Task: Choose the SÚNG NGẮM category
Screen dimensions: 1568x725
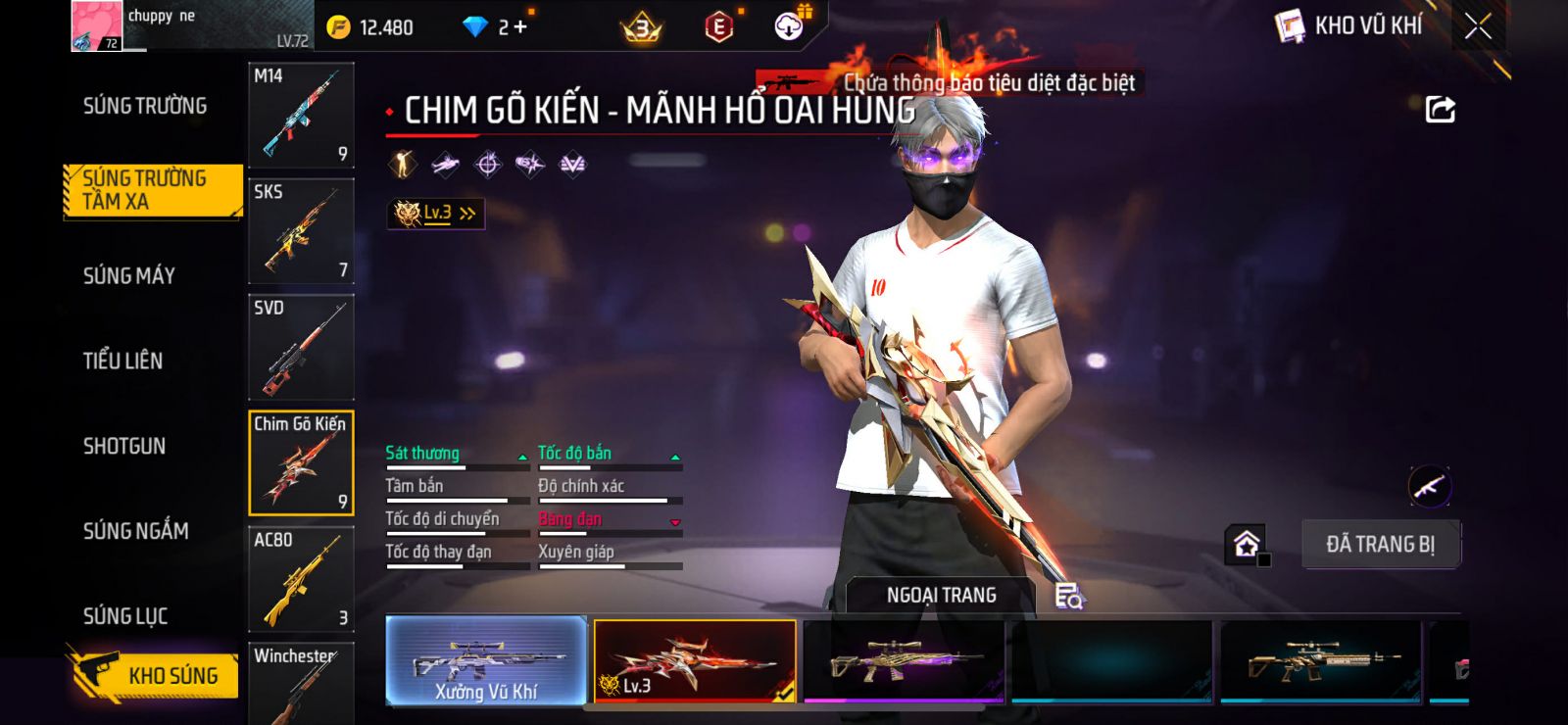Action: 135,531
